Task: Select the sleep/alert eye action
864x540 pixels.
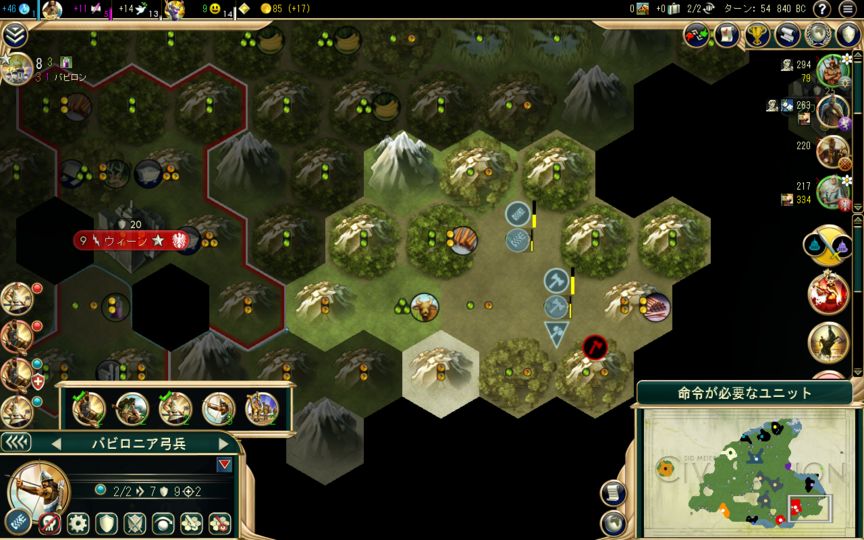Action: tap(162, 523)
